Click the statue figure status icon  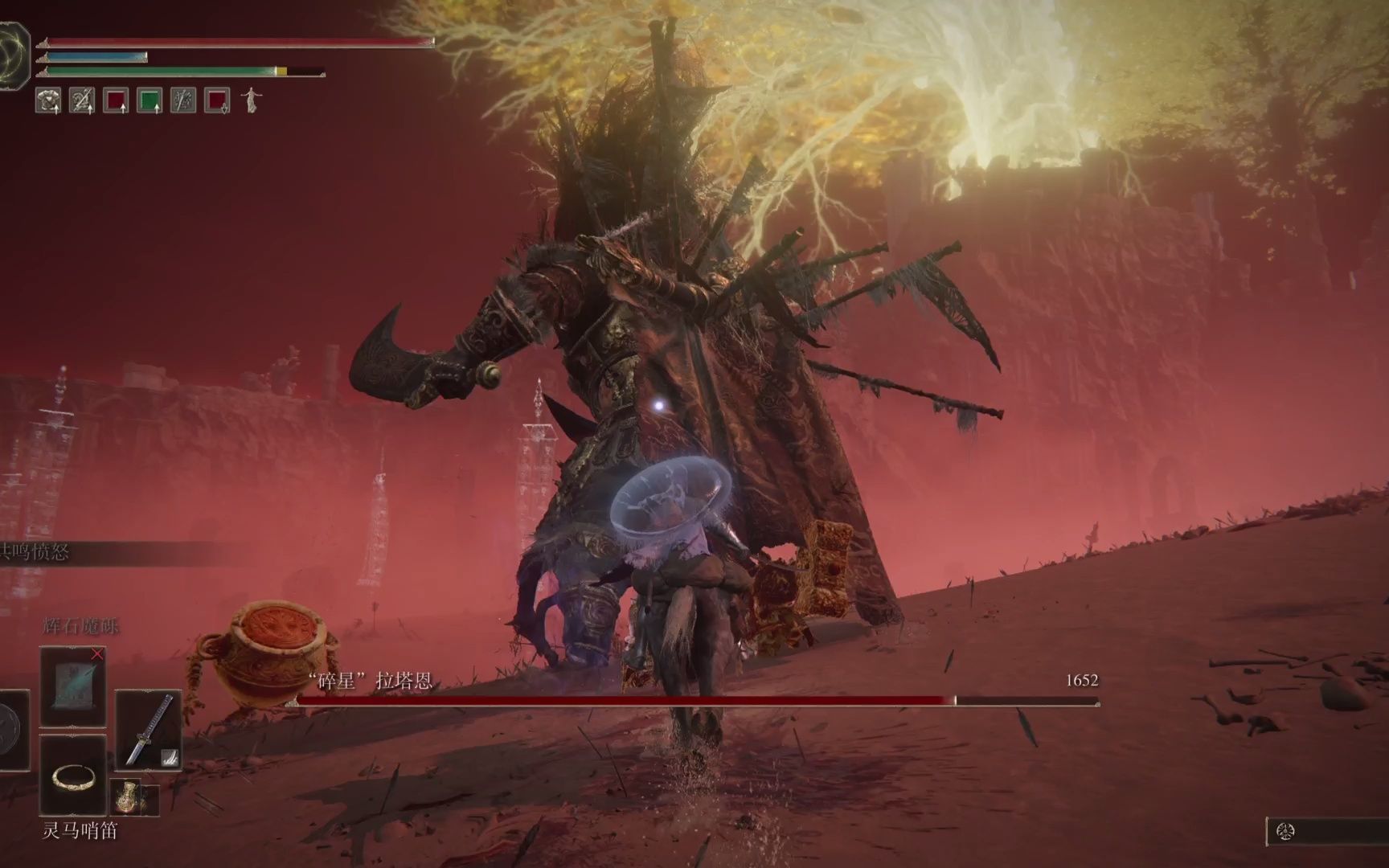click(252, 100)
